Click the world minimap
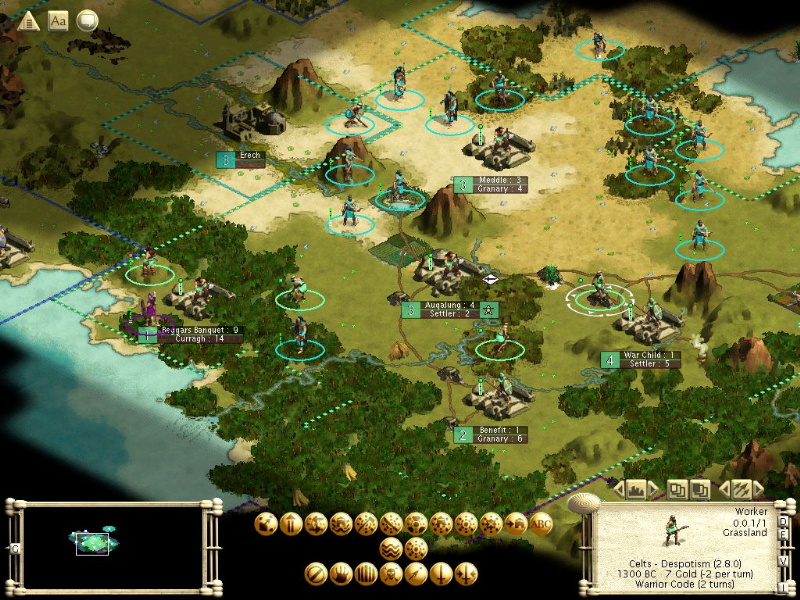Screen dimensions: 800x600 pyautogui.click(x=111, y=541)
